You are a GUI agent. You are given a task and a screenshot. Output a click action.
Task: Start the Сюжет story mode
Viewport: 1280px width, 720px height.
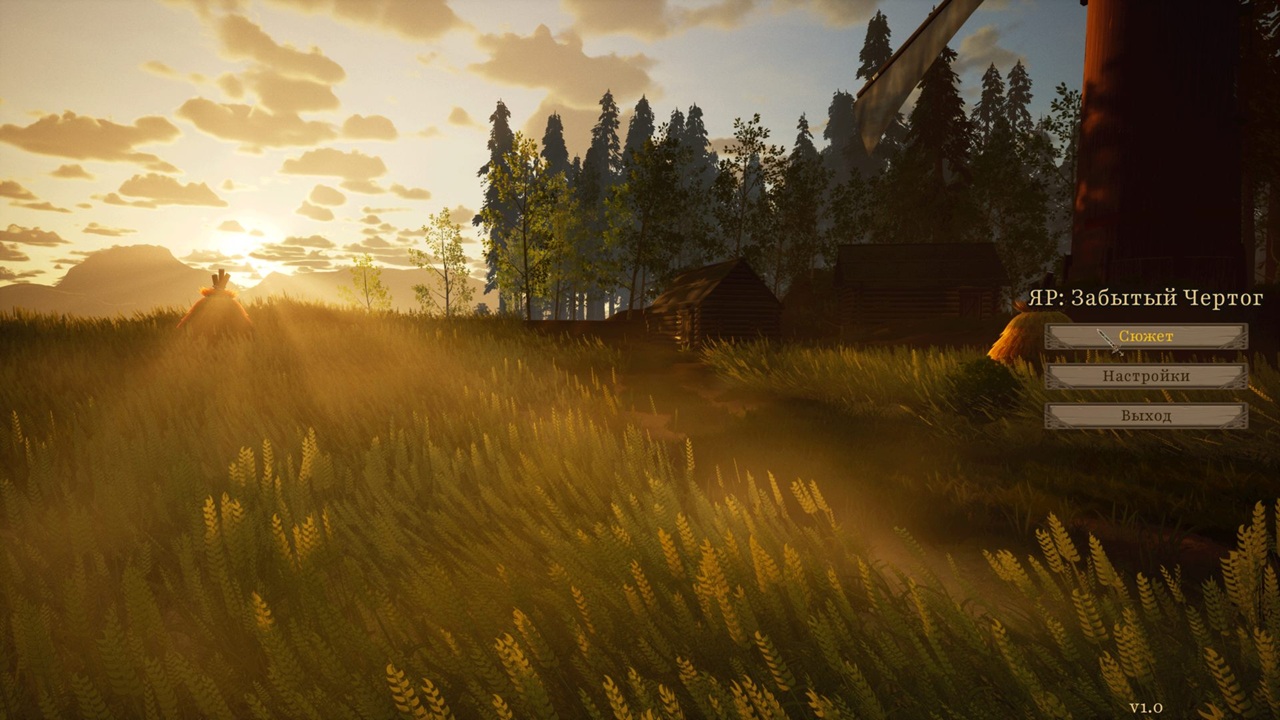[1146, 337]
